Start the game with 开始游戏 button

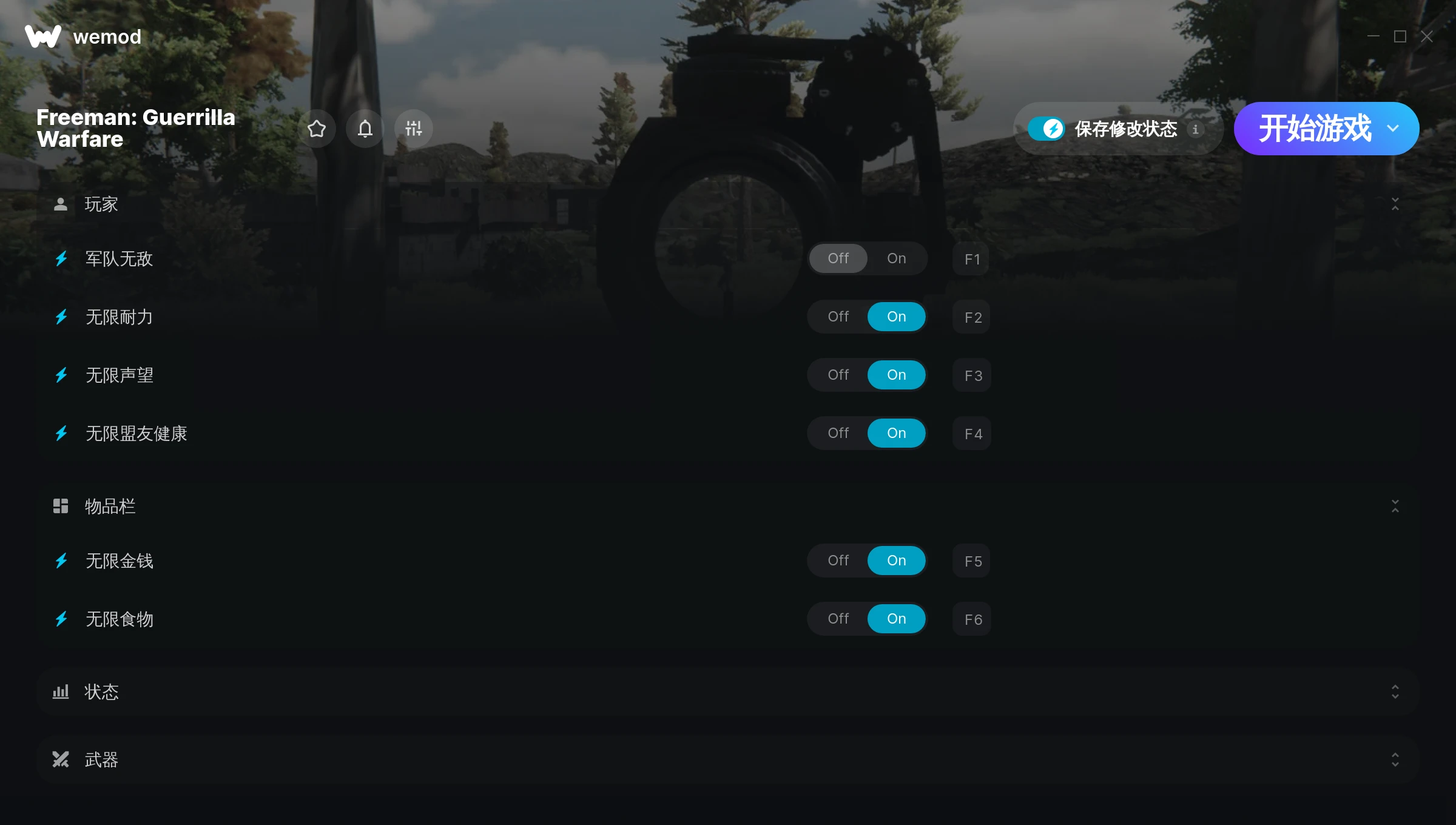tap(1313, 129)
